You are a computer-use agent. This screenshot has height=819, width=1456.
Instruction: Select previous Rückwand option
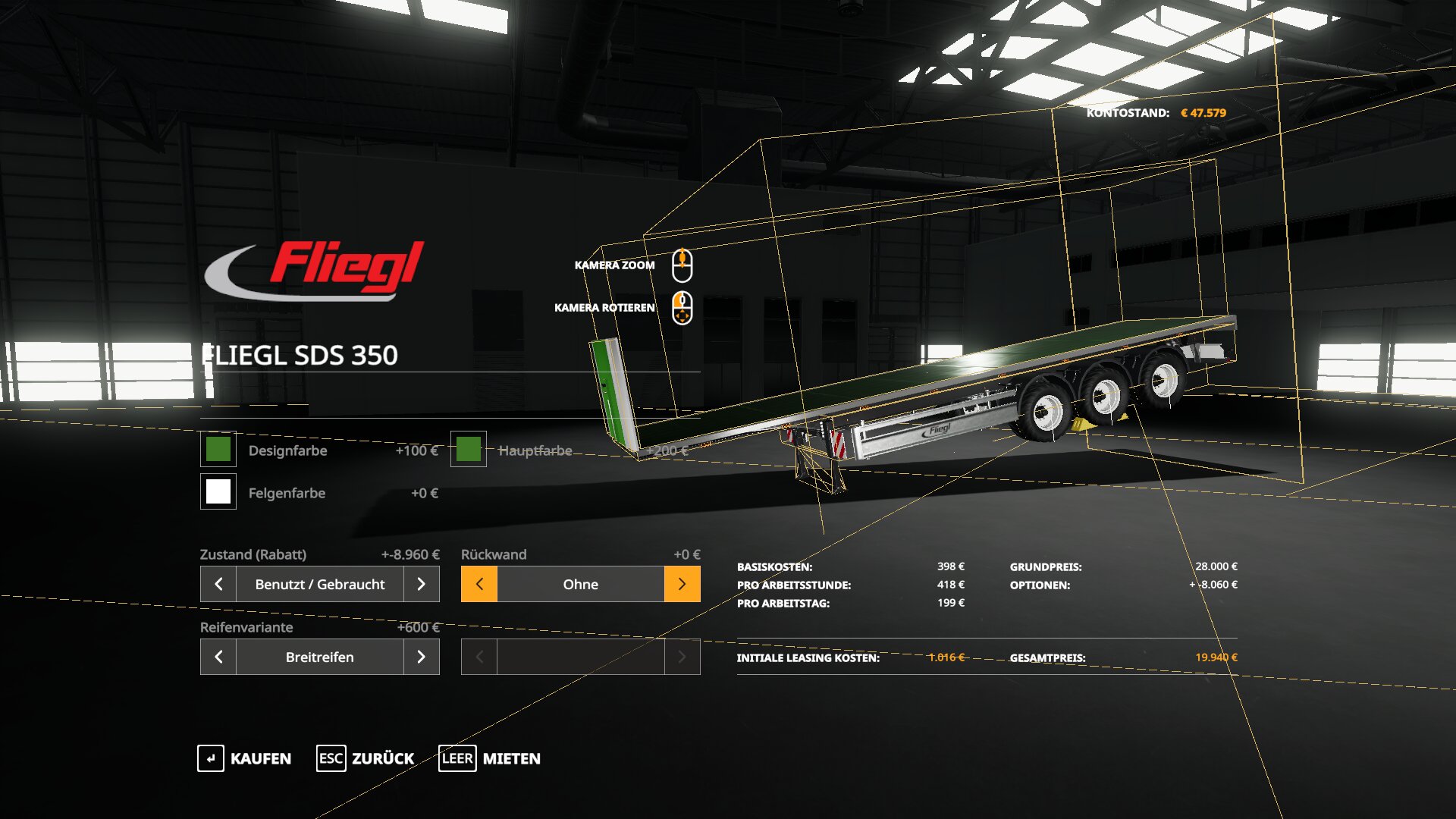click(479, 584)
